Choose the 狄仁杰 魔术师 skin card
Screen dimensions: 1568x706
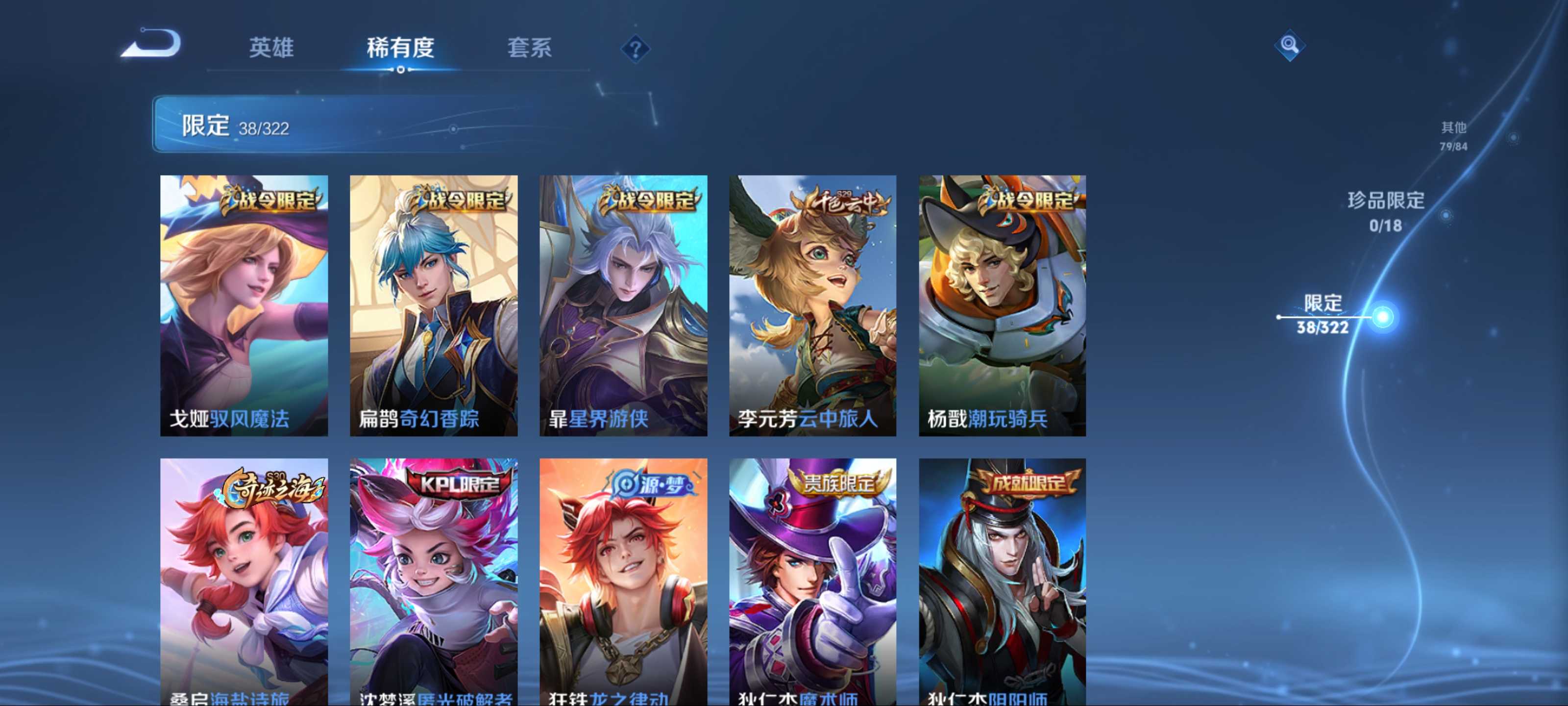(812, 582)
